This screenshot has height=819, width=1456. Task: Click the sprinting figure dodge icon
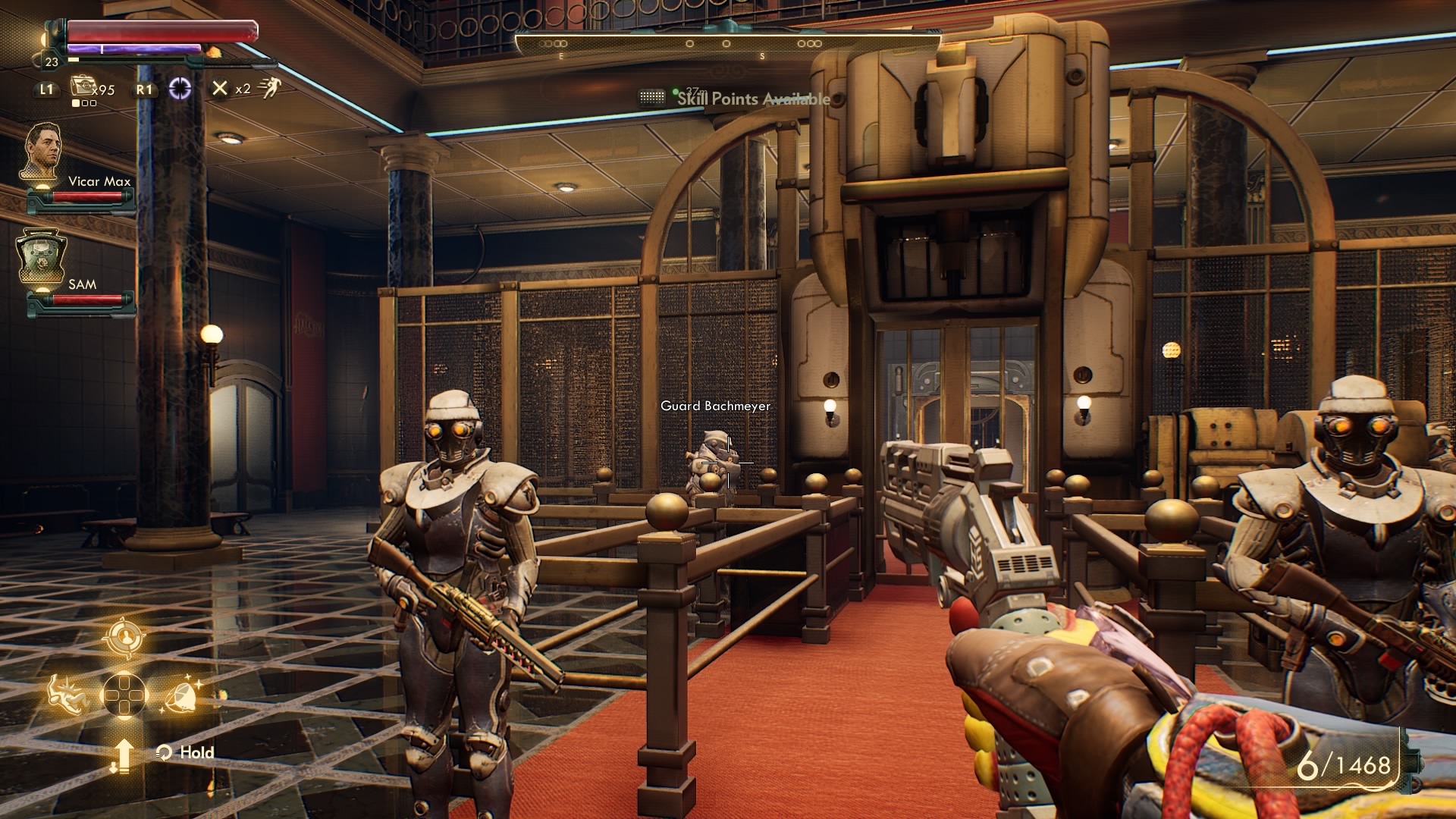[268, 89]
